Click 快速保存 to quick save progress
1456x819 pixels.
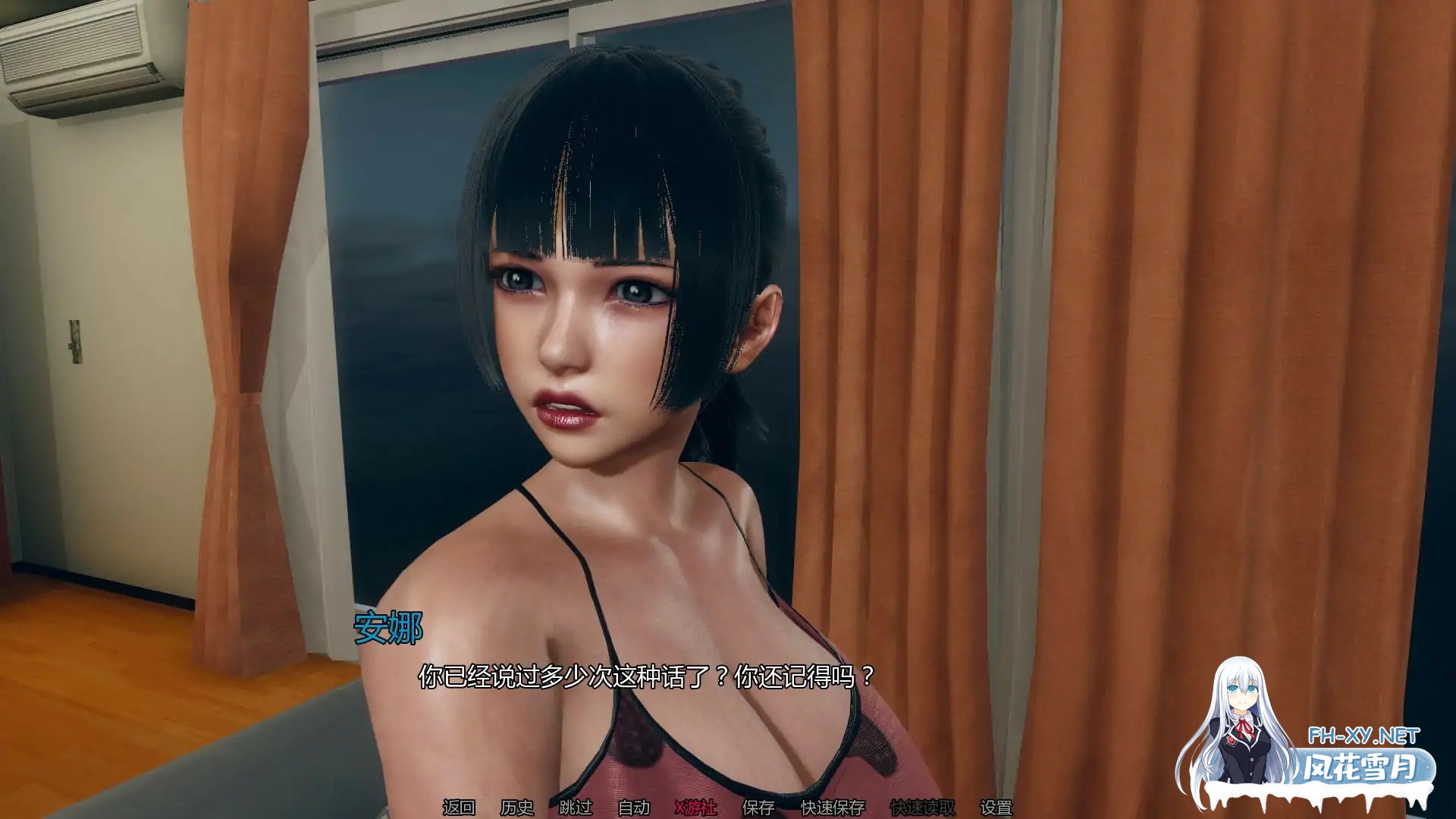tap(832, 808)
